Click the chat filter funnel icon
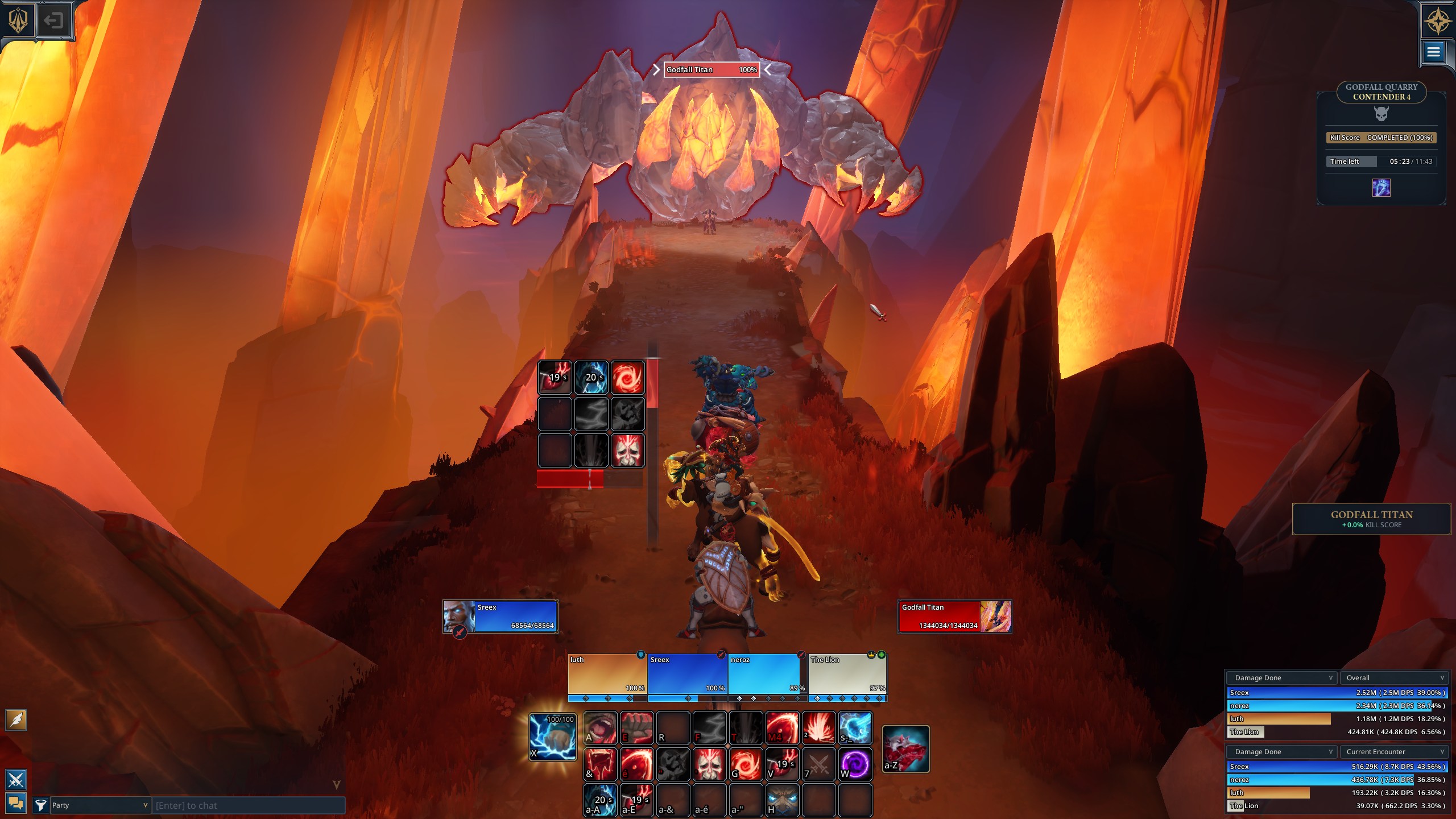This screenshot has height=819, width=1456. coord(40,805)
